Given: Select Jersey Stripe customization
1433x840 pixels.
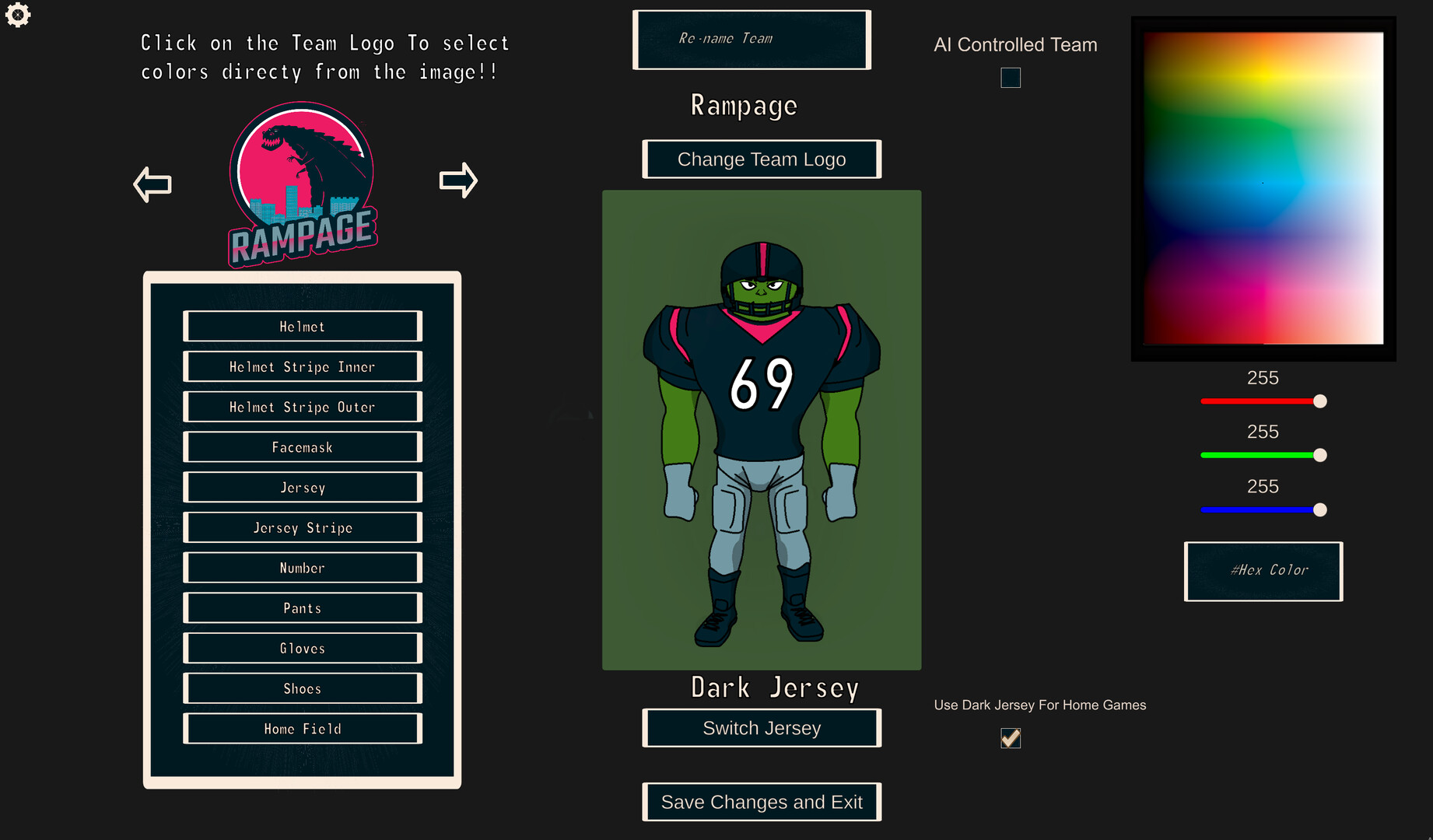Looking at the screenshot, I should coord(302,527).
